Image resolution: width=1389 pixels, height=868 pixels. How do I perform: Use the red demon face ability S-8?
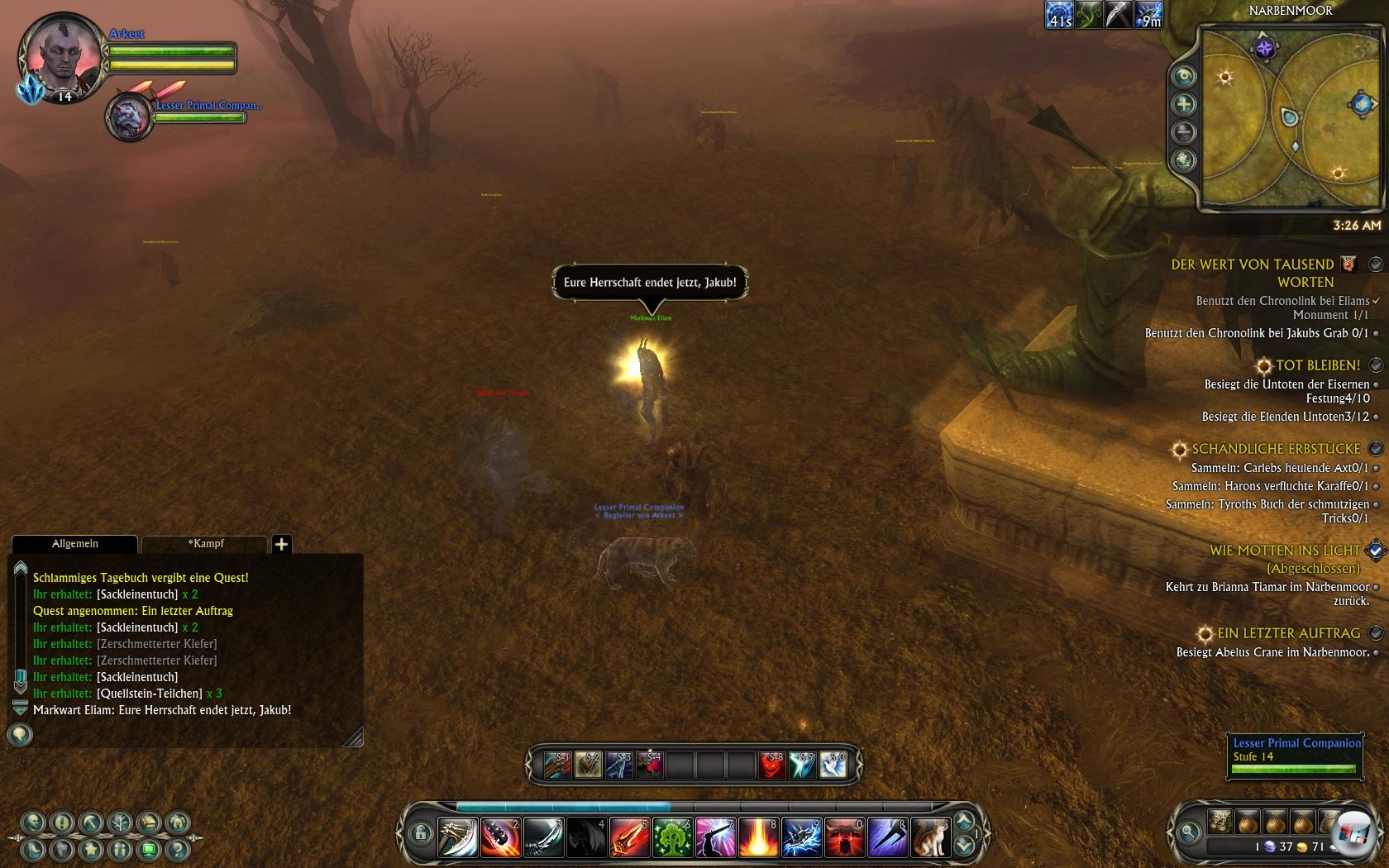(771, 765)
